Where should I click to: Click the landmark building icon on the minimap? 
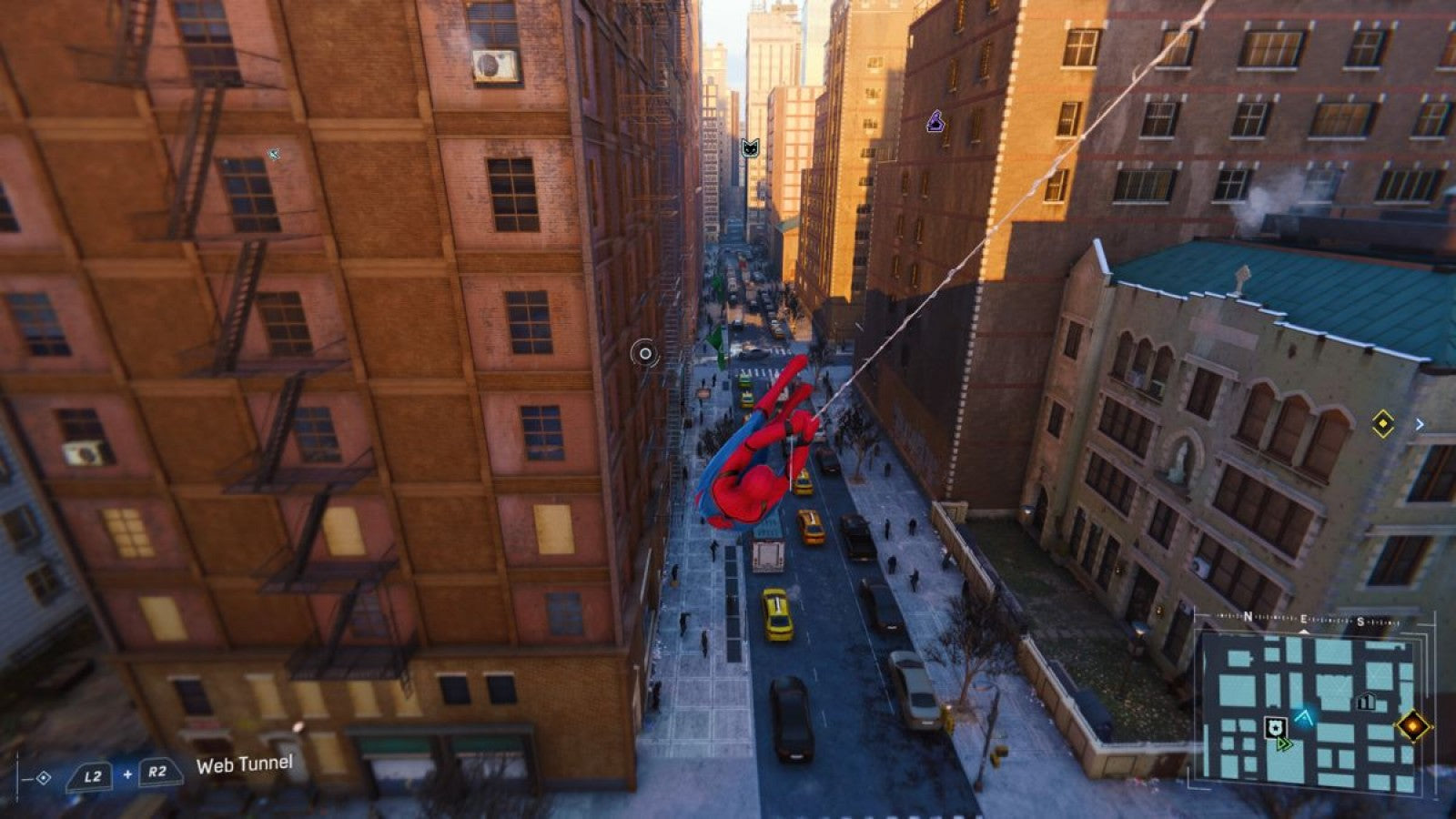[1366, 700]
